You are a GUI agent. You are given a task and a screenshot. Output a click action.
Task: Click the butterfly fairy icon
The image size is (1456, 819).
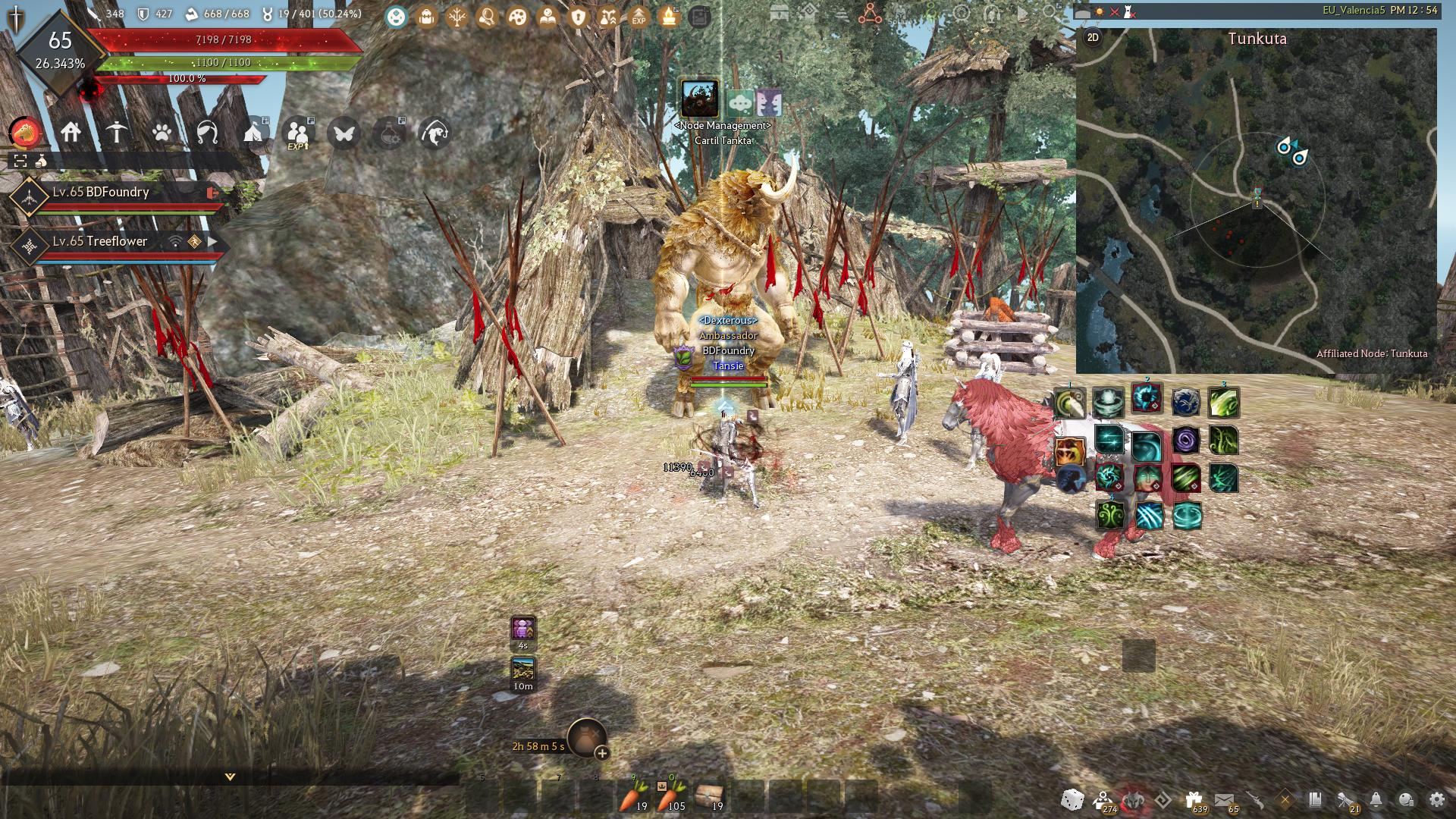tap(344, 133)
